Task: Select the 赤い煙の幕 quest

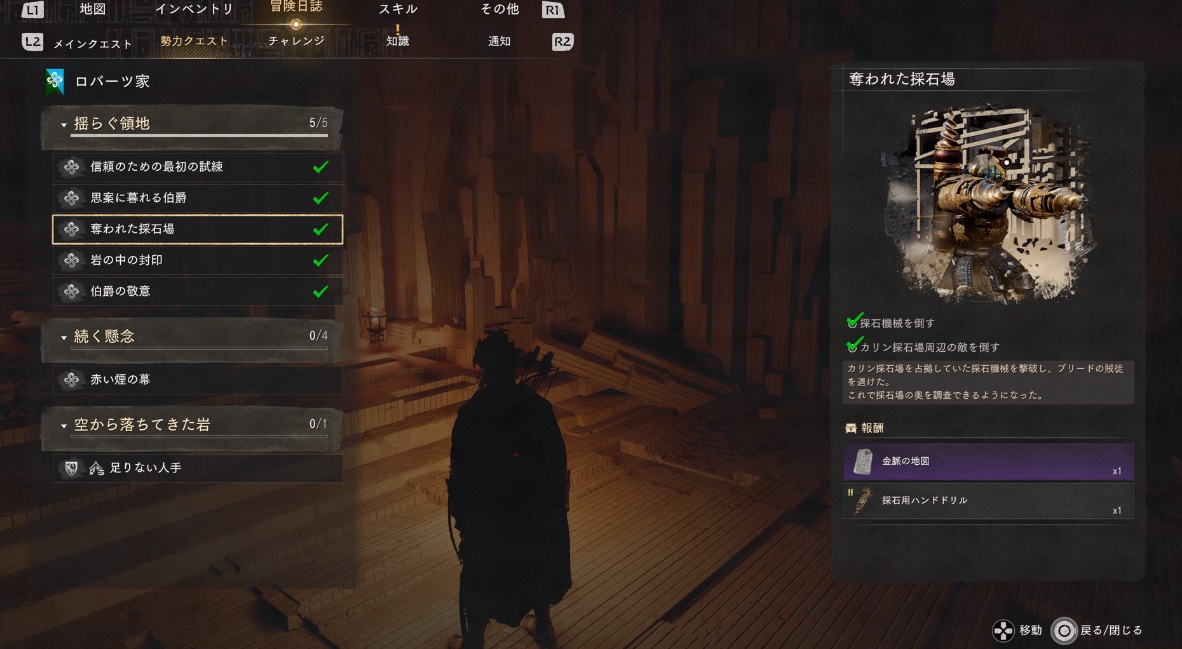Action: (x=197, y=380)
